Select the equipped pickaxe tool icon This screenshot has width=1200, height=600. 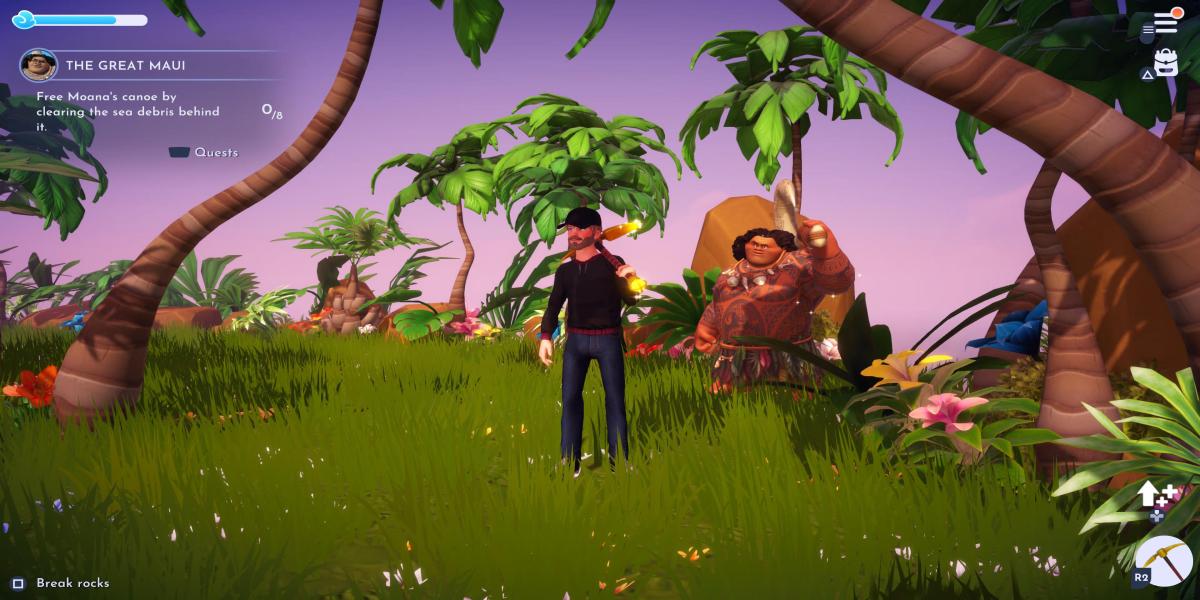[1165, 559]
